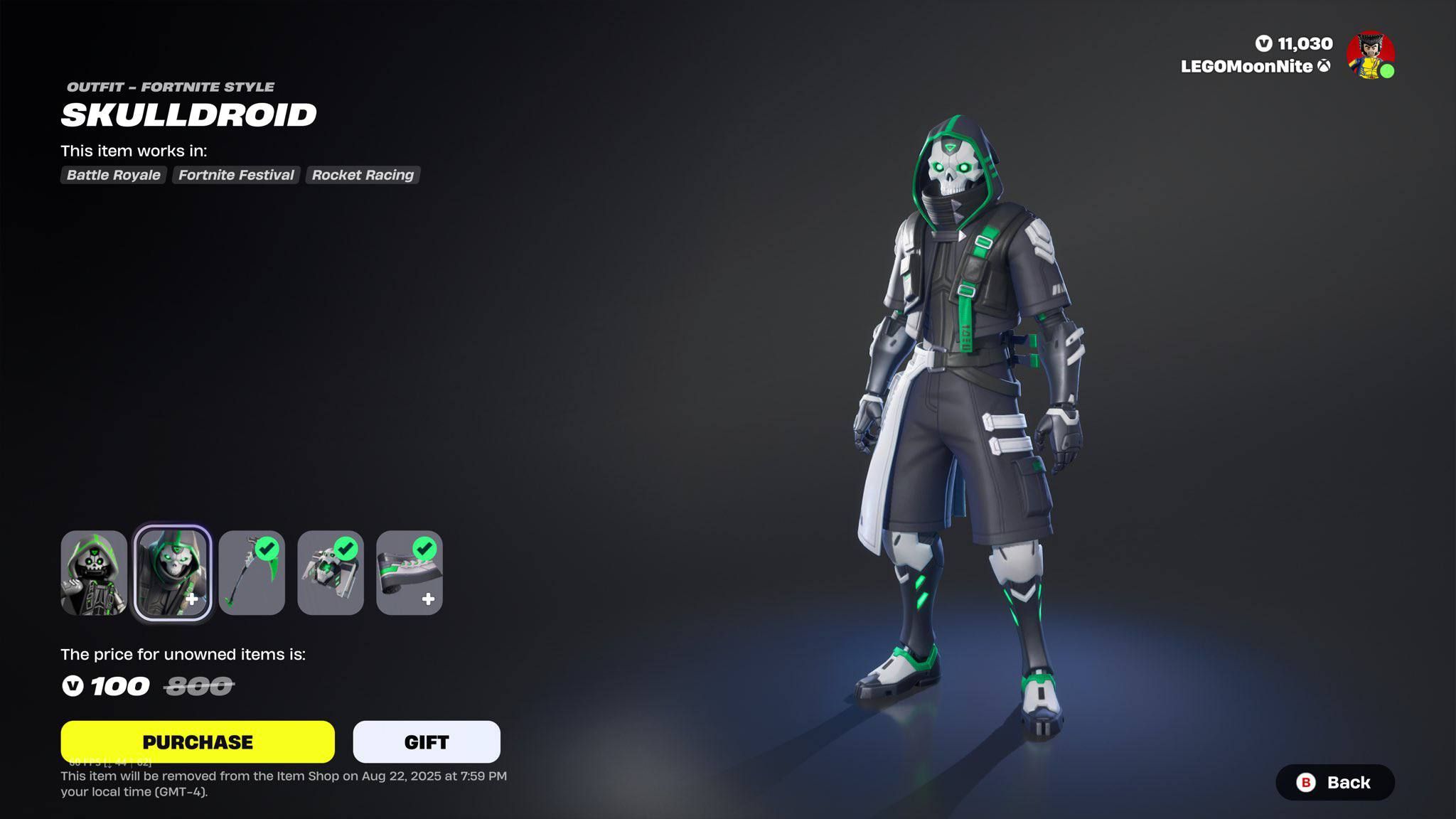
Task: Click the 11,030 V-Bucks balance
Action: coord(1295,44)
